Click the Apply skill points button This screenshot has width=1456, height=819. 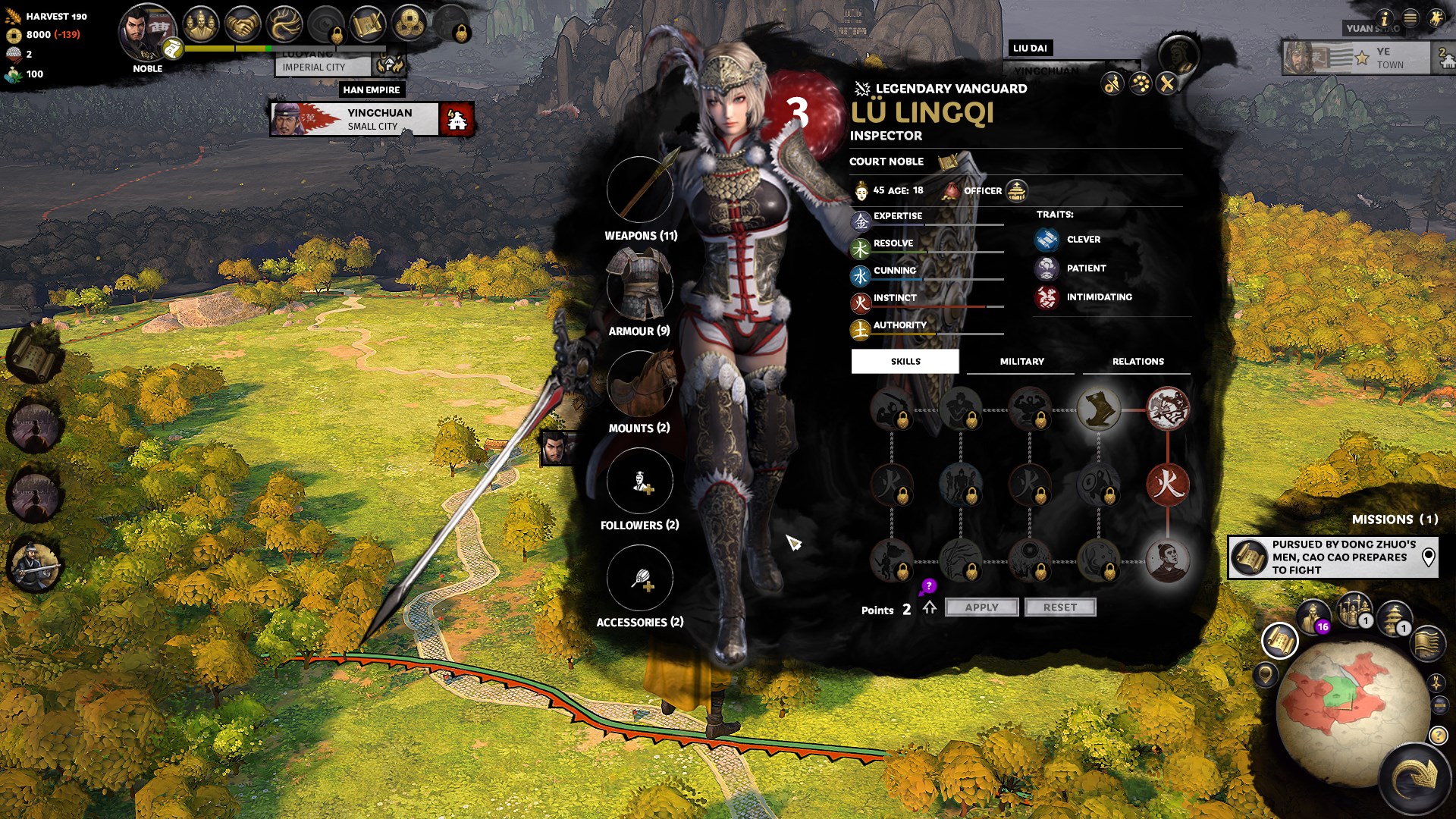(x=981, y=607)
